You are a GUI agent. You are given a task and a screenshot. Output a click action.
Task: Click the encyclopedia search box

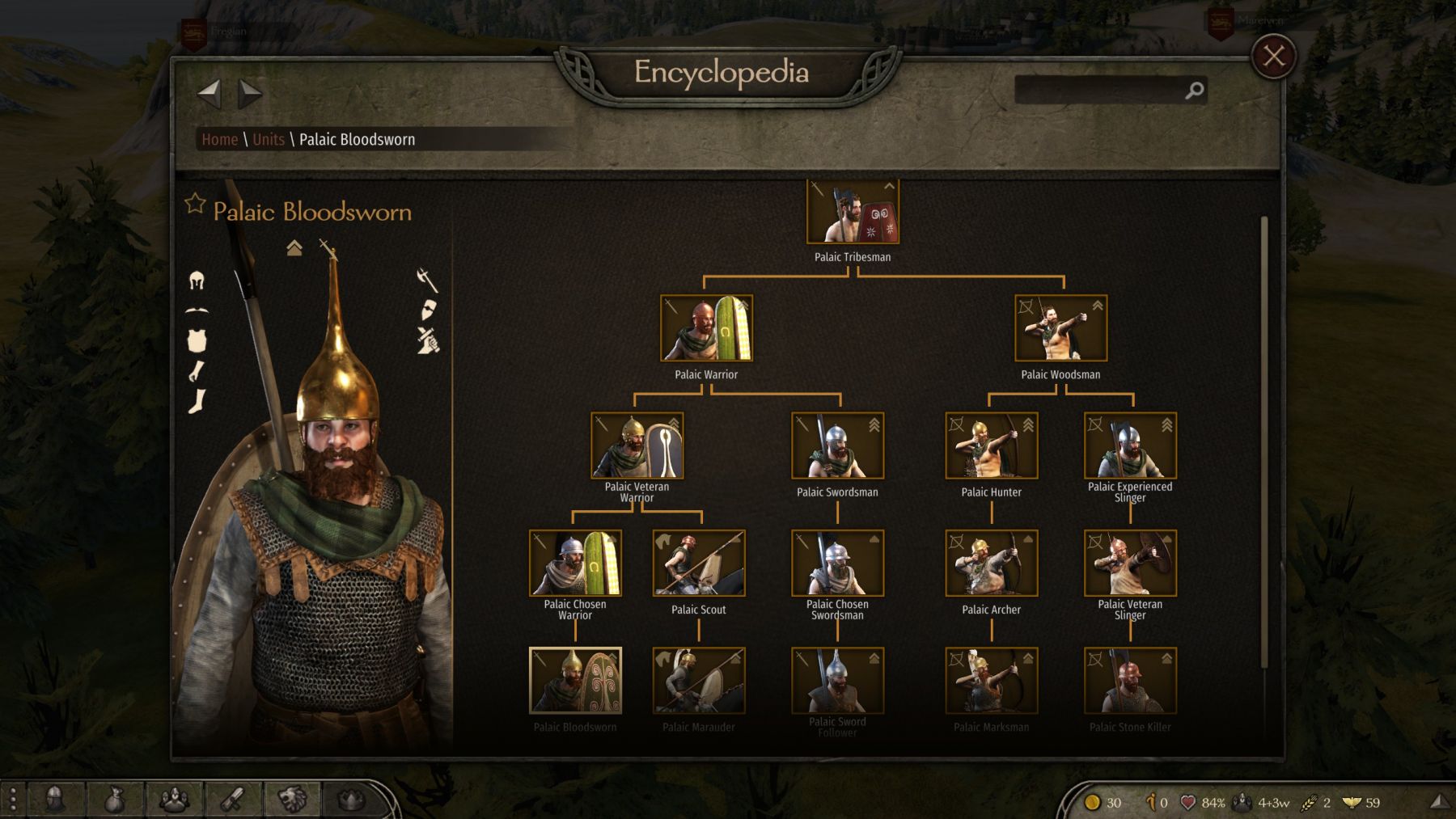[x=1100, y=91]
